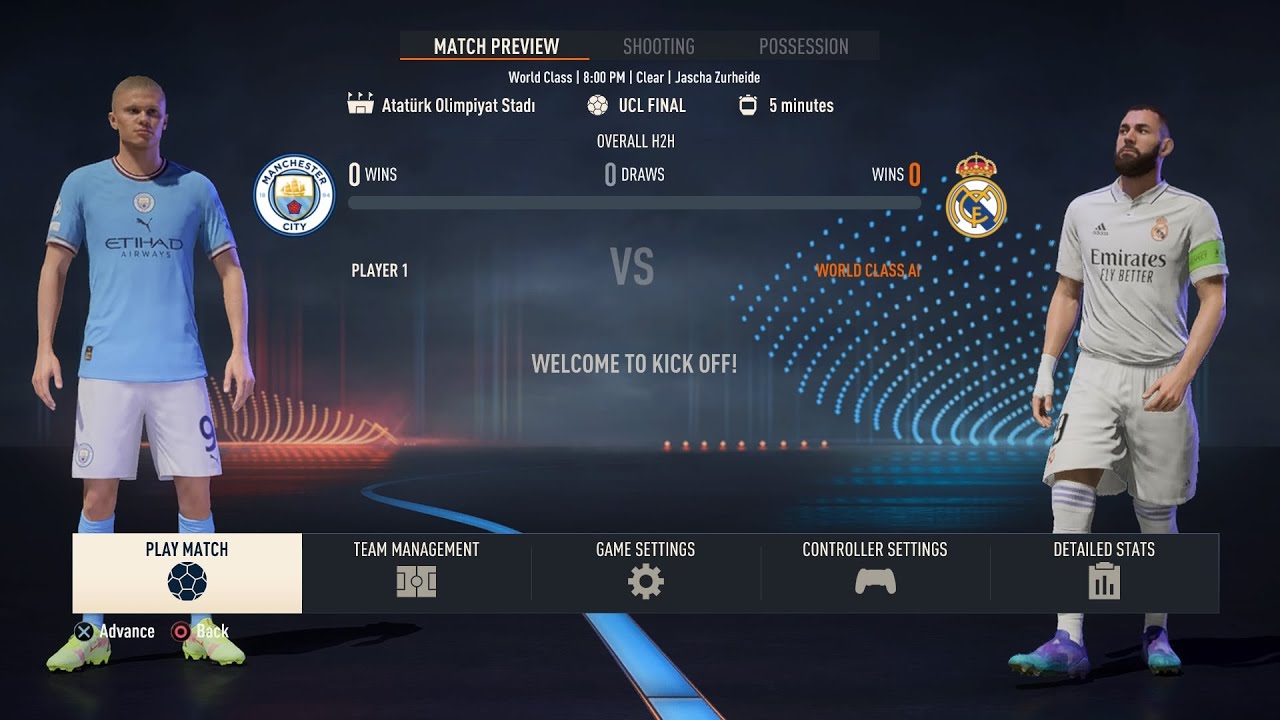Click the Real Madrid club crest
The width and height of the screenshot is (1280, 720).
click(x=975, y=193)
